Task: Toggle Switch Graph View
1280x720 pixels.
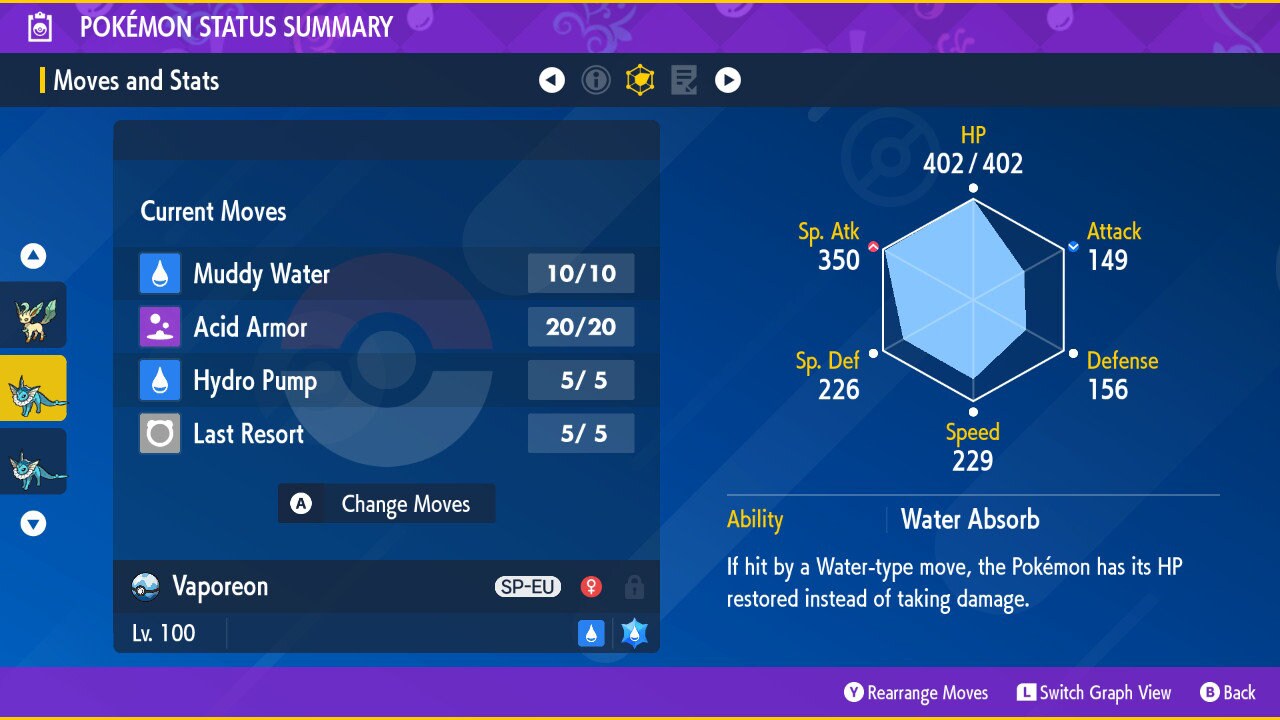Action: click(1094, 693)
